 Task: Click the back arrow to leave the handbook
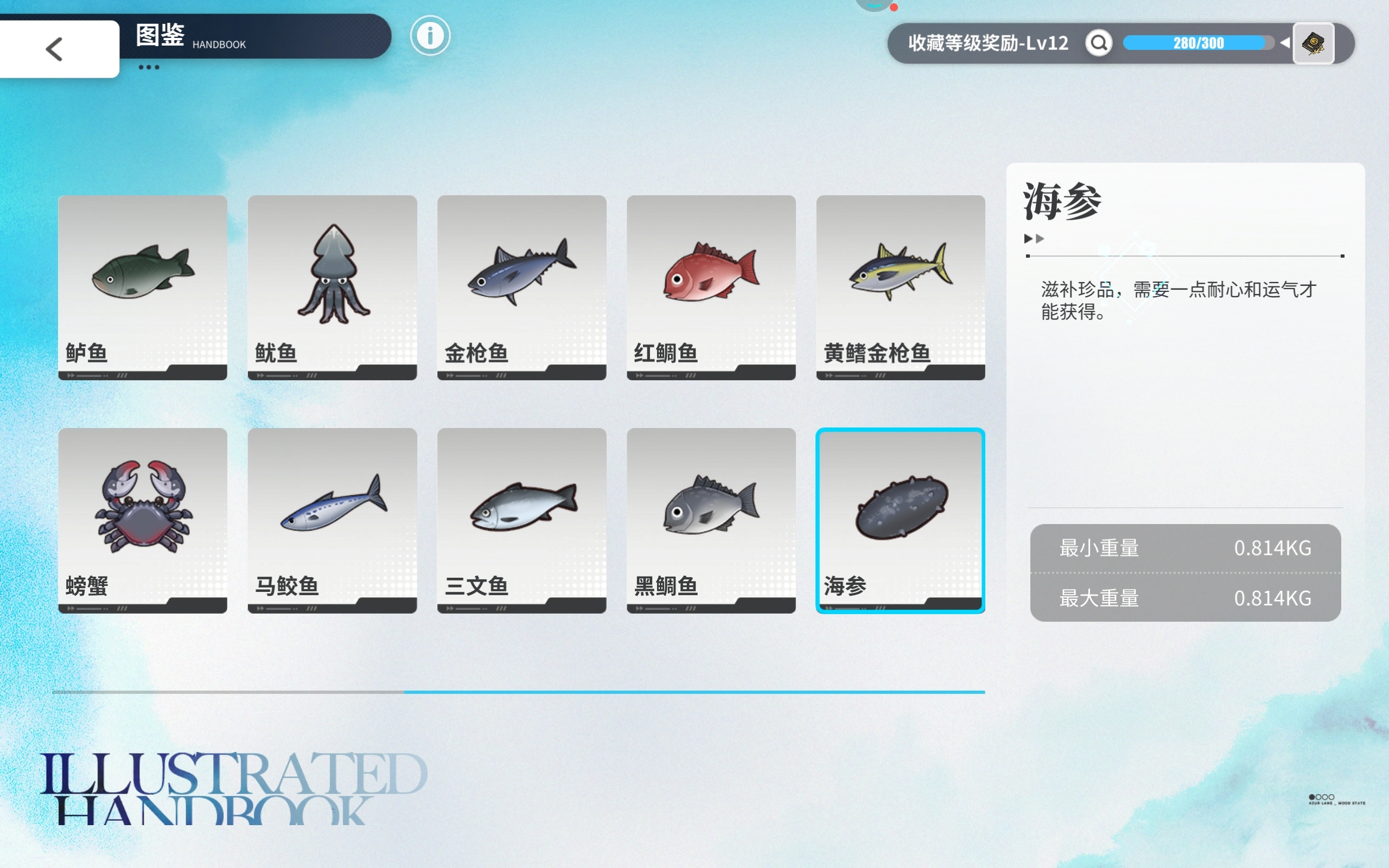54,48
